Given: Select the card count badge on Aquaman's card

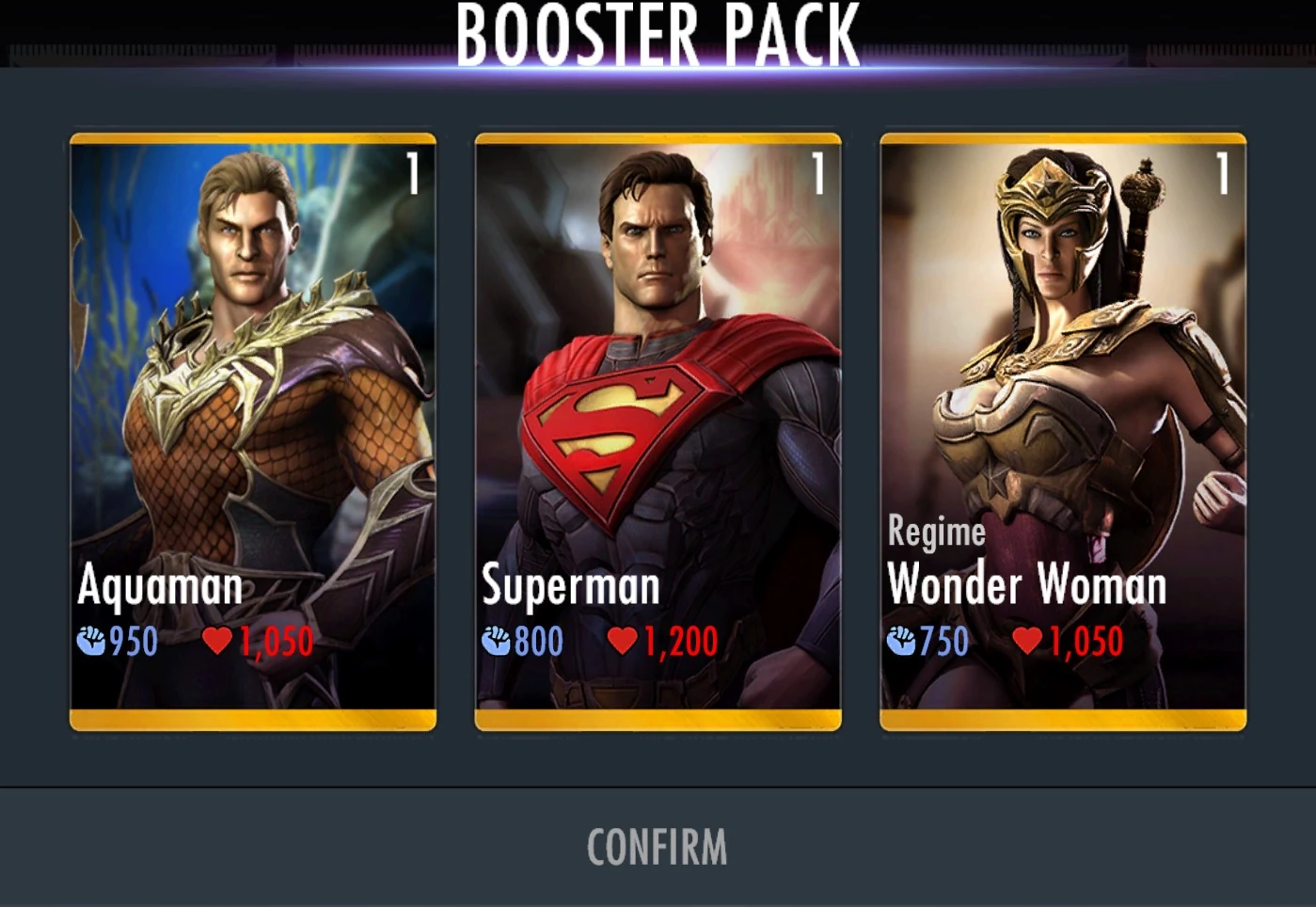Looking at the screenshot, I should pos(414,171).
